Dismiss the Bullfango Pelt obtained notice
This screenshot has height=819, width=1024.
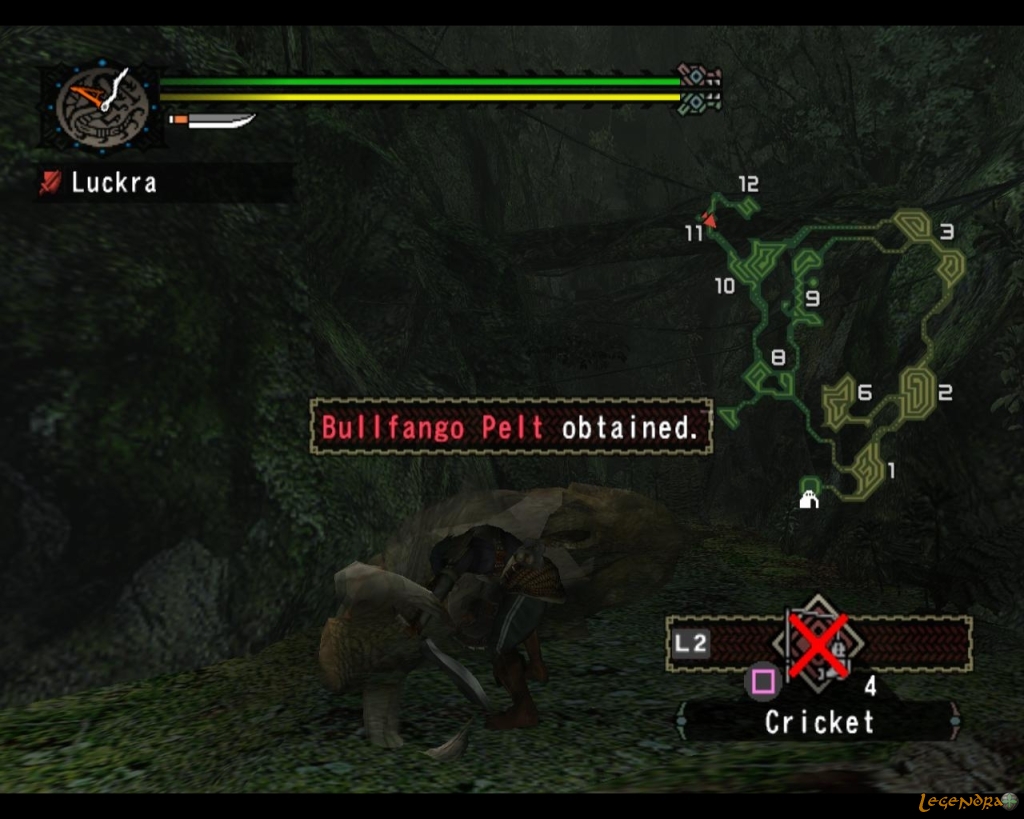[x=511, y=428]
